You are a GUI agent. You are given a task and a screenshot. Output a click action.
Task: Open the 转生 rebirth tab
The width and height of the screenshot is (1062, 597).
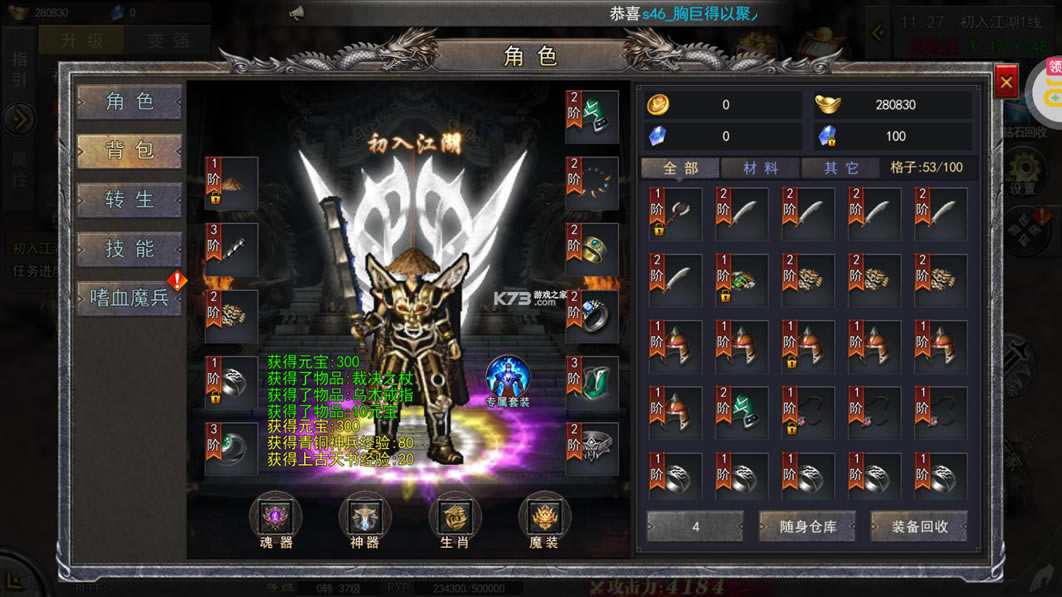(130, 200)
